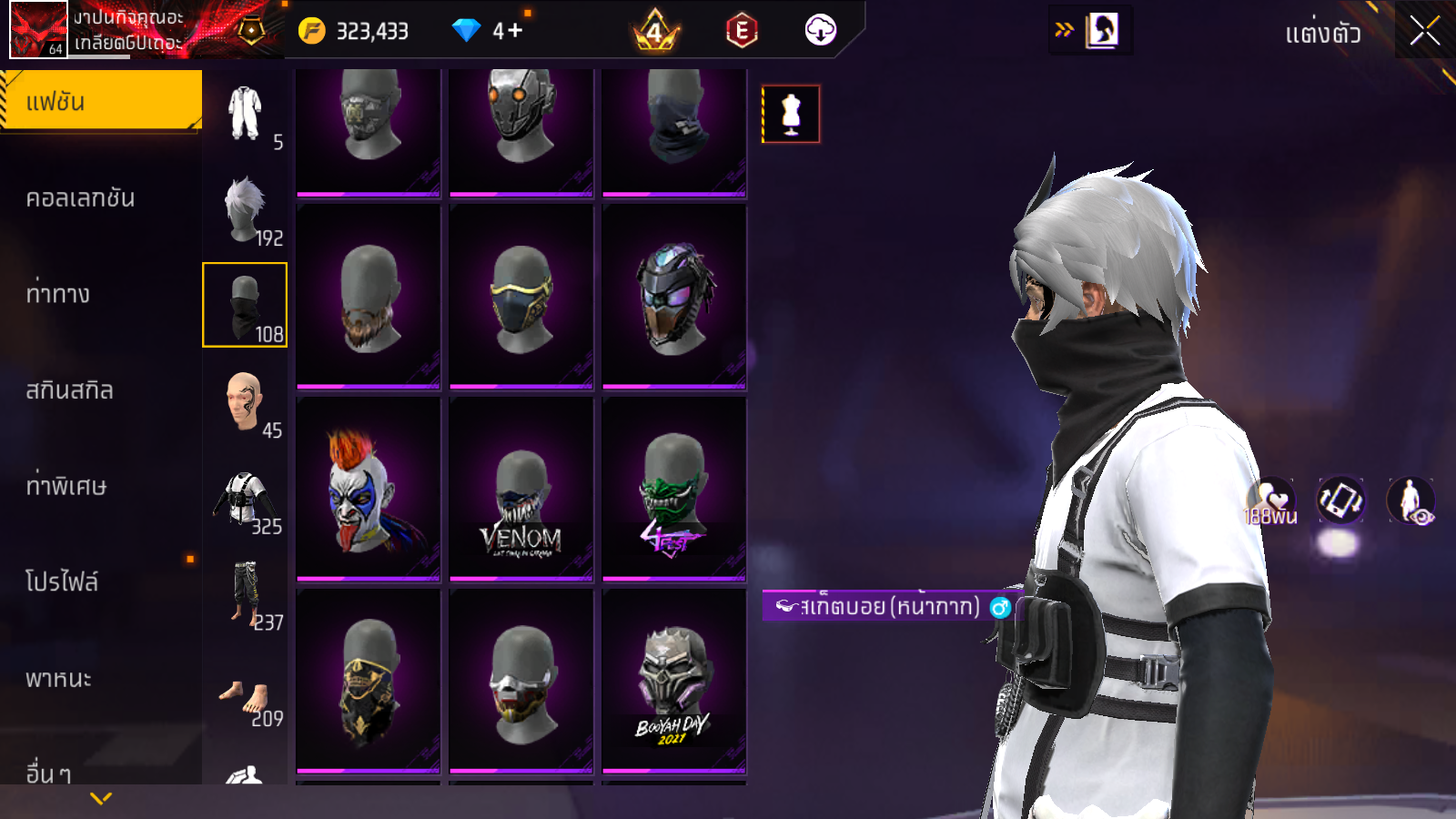This screenshot has height=819, width=1456.
Task: Open the สกินสกิล skill skins tab
Action: [69, 390]
